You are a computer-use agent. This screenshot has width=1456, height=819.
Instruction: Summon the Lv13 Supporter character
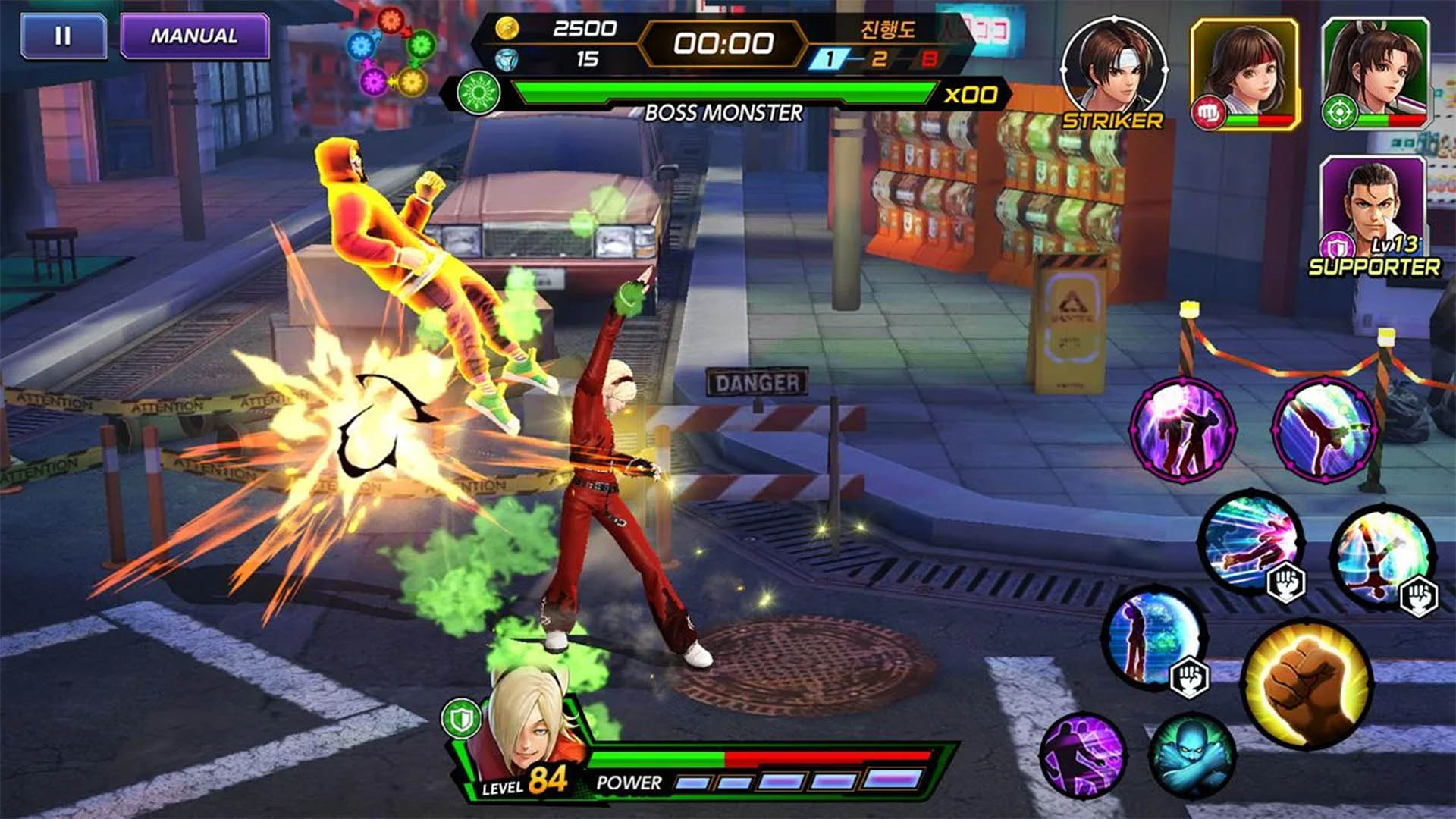coord(1373,213)
